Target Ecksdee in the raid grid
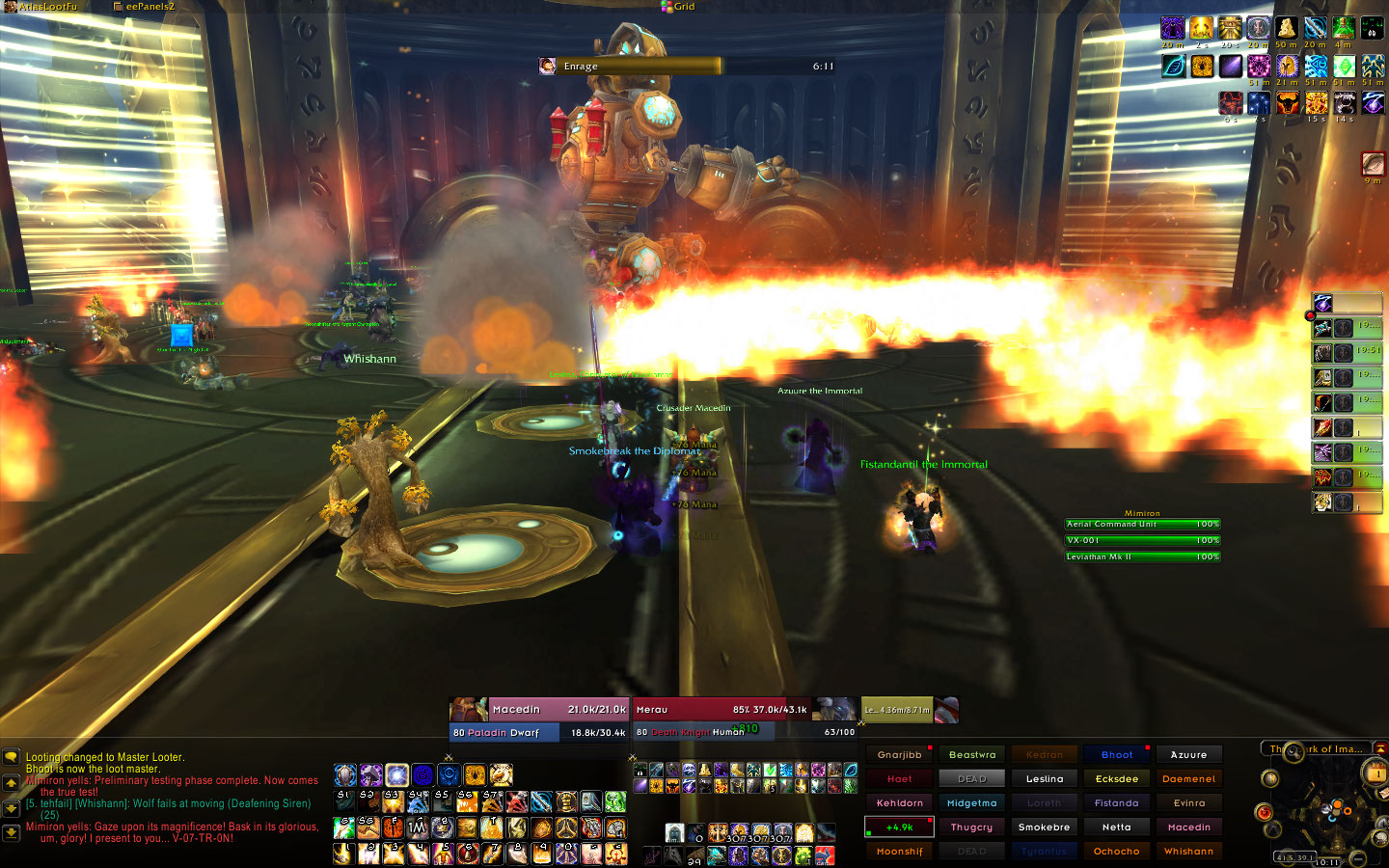Viewport: 1389px width, 868px height. tap(1116, 779)
